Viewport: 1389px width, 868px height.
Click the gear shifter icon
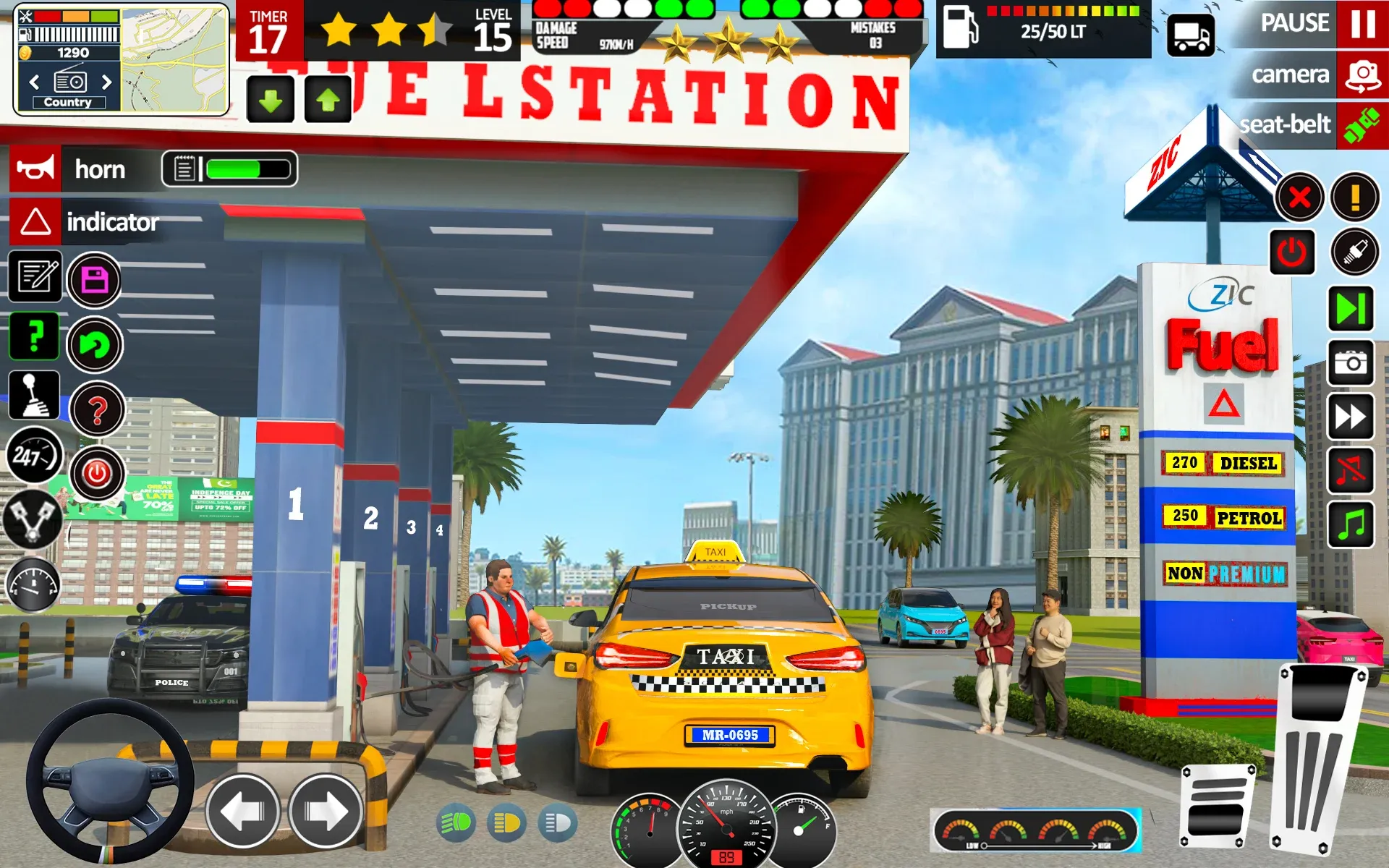(35, 395)
